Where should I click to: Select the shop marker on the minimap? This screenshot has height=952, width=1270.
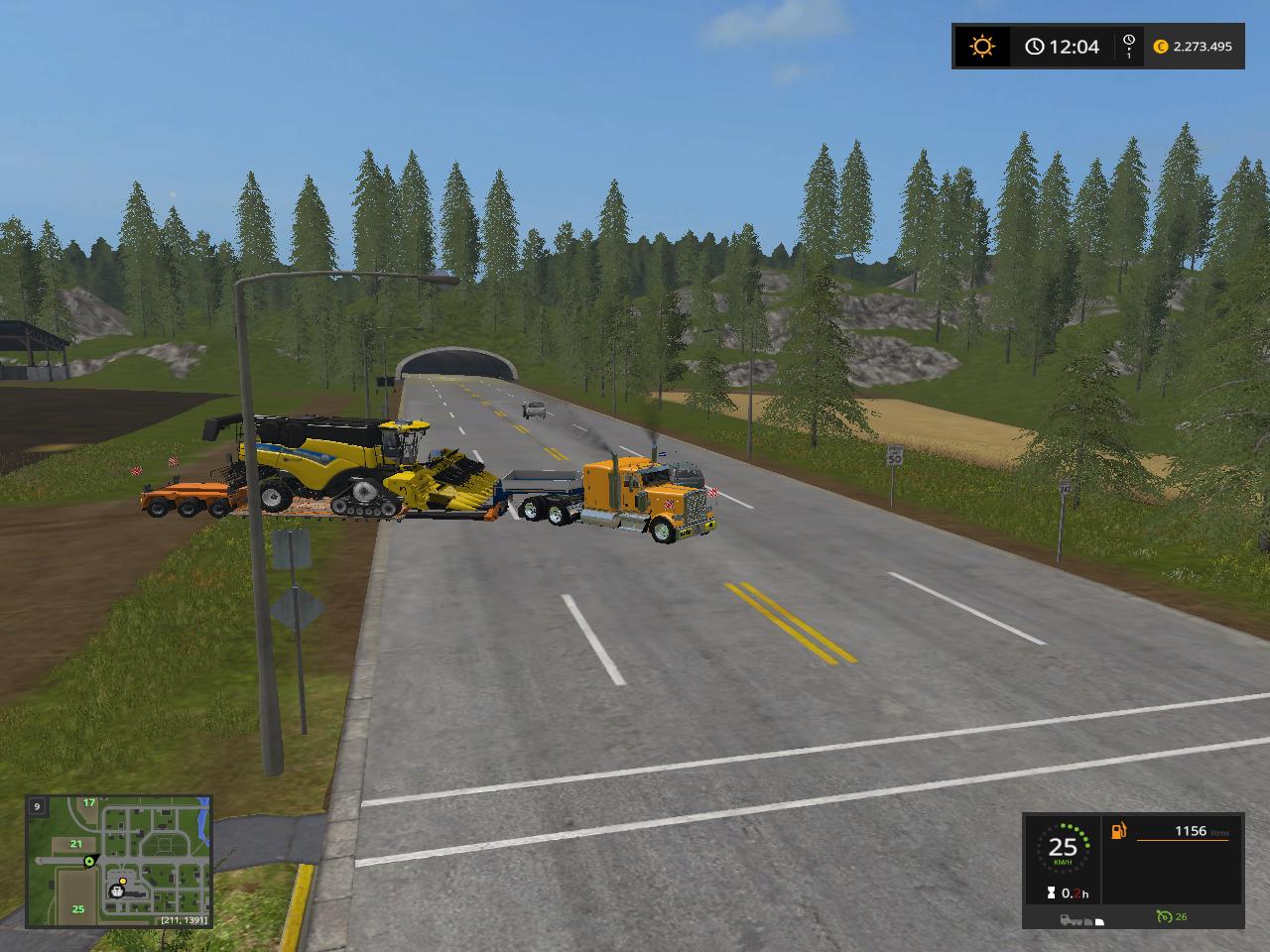point(118,891)
